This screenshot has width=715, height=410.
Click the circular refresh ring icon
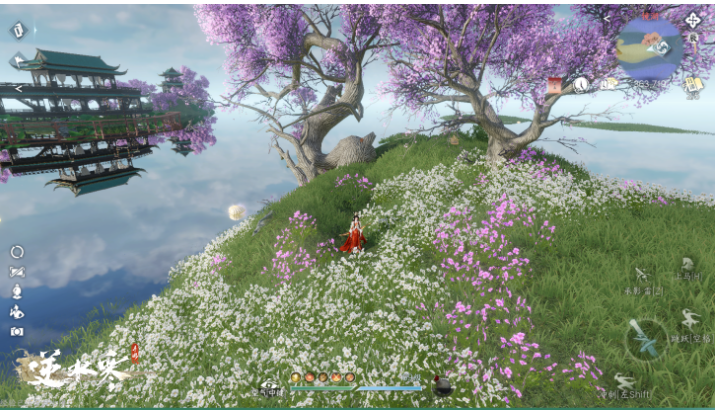pyautogui.click(x=17, y=252)
